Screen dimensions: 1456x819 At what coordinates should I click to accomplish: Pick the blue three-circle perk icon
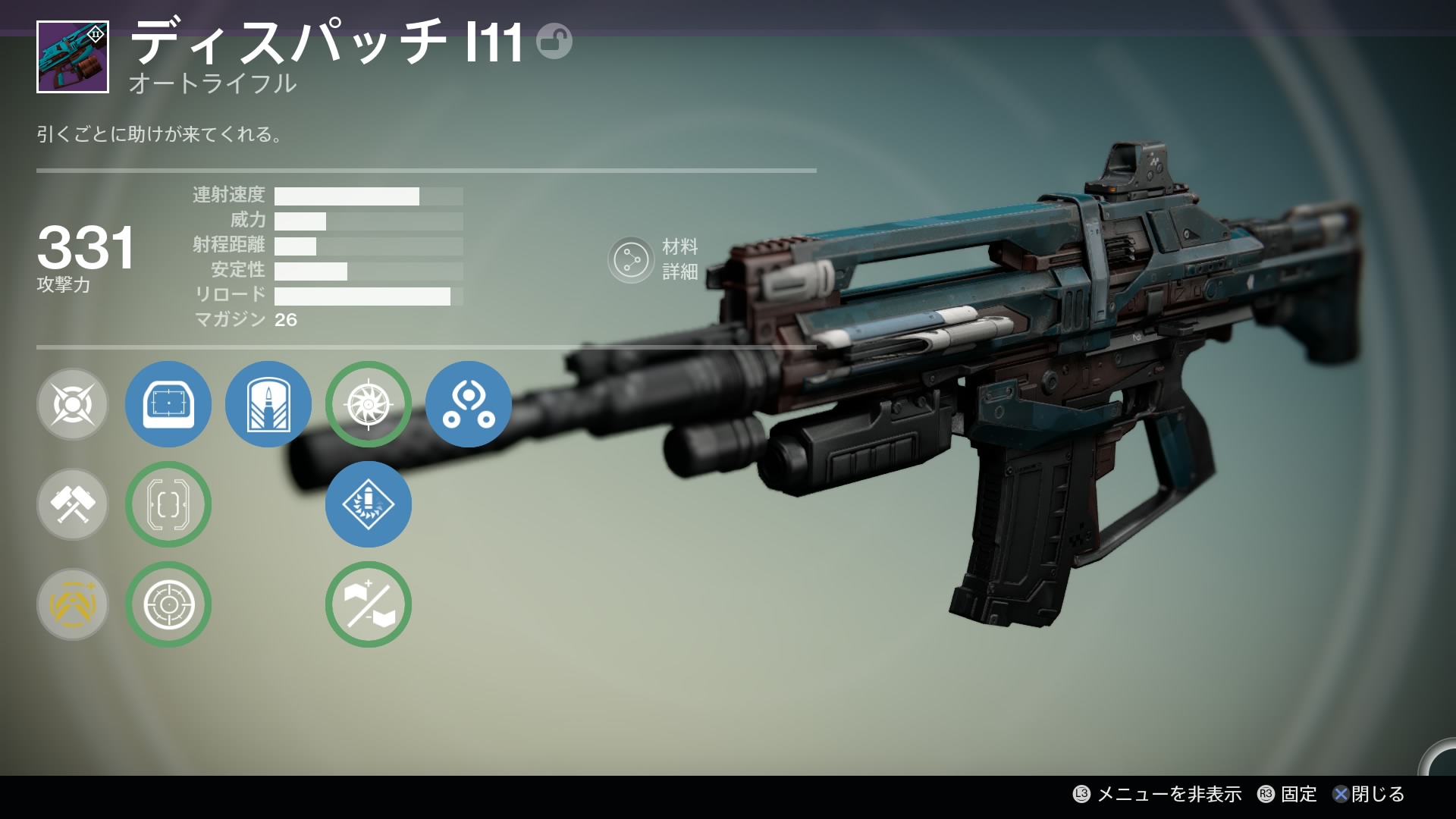pyautogui.click(x=469, y=404)
